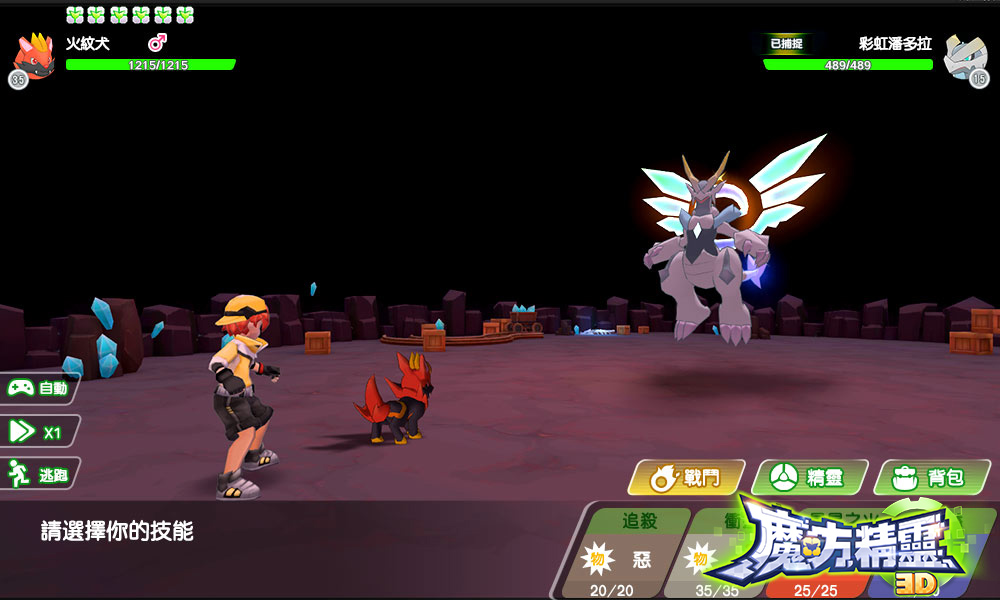1000x600 pixels.
Task: Click the 彩虹潘多拉 enemy portrait
Action: (966, 58)
